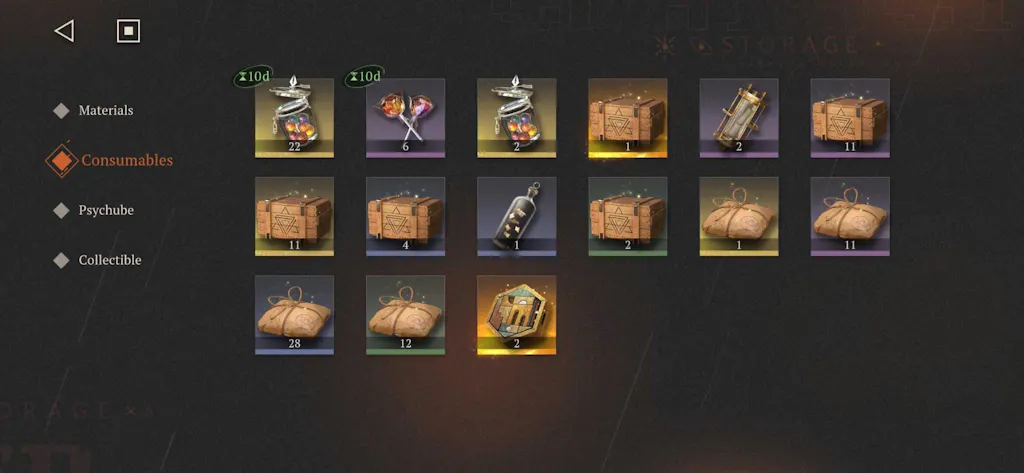Choose the lollipops item slot

pos(405,118)
